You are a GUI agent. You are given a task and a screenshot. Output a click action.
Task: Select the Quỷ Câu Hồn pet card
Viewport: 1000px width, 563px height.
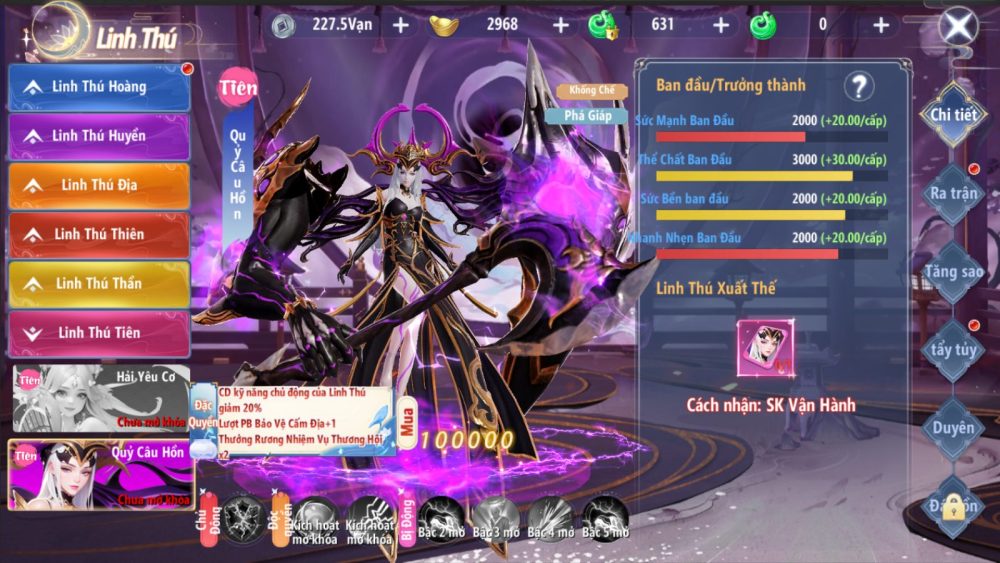tap(100, 474)
